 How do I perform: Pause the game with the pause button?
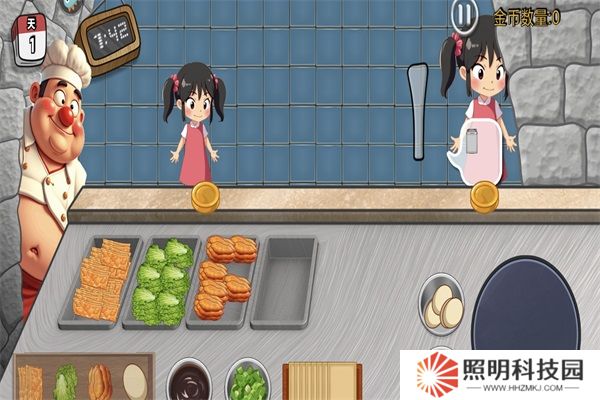click(x=464, y=16)
